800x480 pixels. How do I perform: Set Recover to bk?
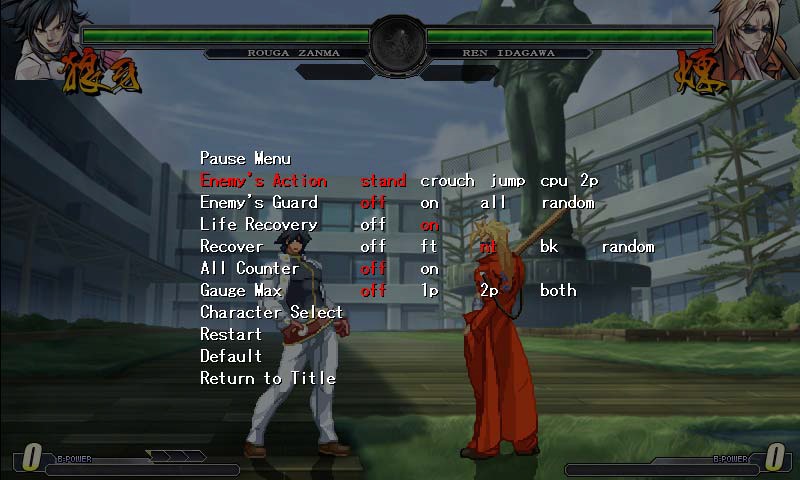[x=549, y=247]
